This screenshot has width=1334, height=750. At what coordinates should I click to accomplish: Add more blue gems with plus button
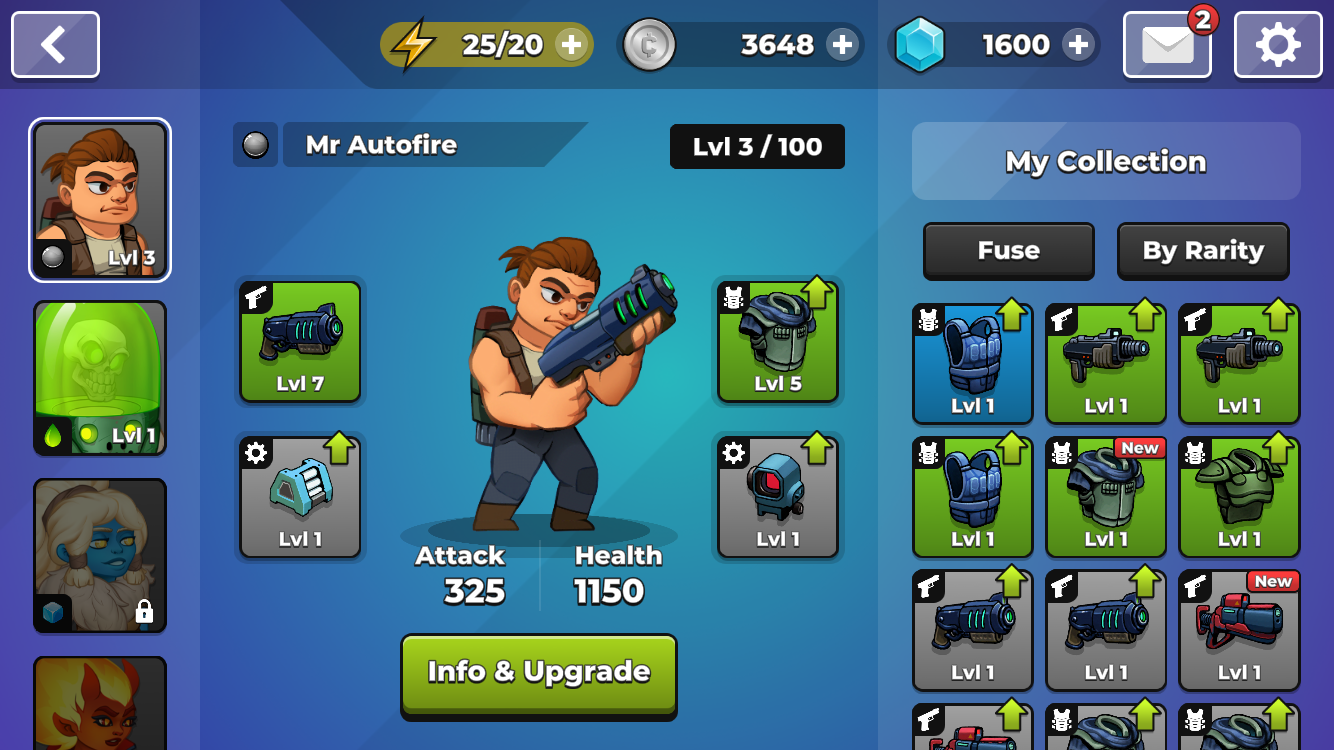[x=1078, y=45]
